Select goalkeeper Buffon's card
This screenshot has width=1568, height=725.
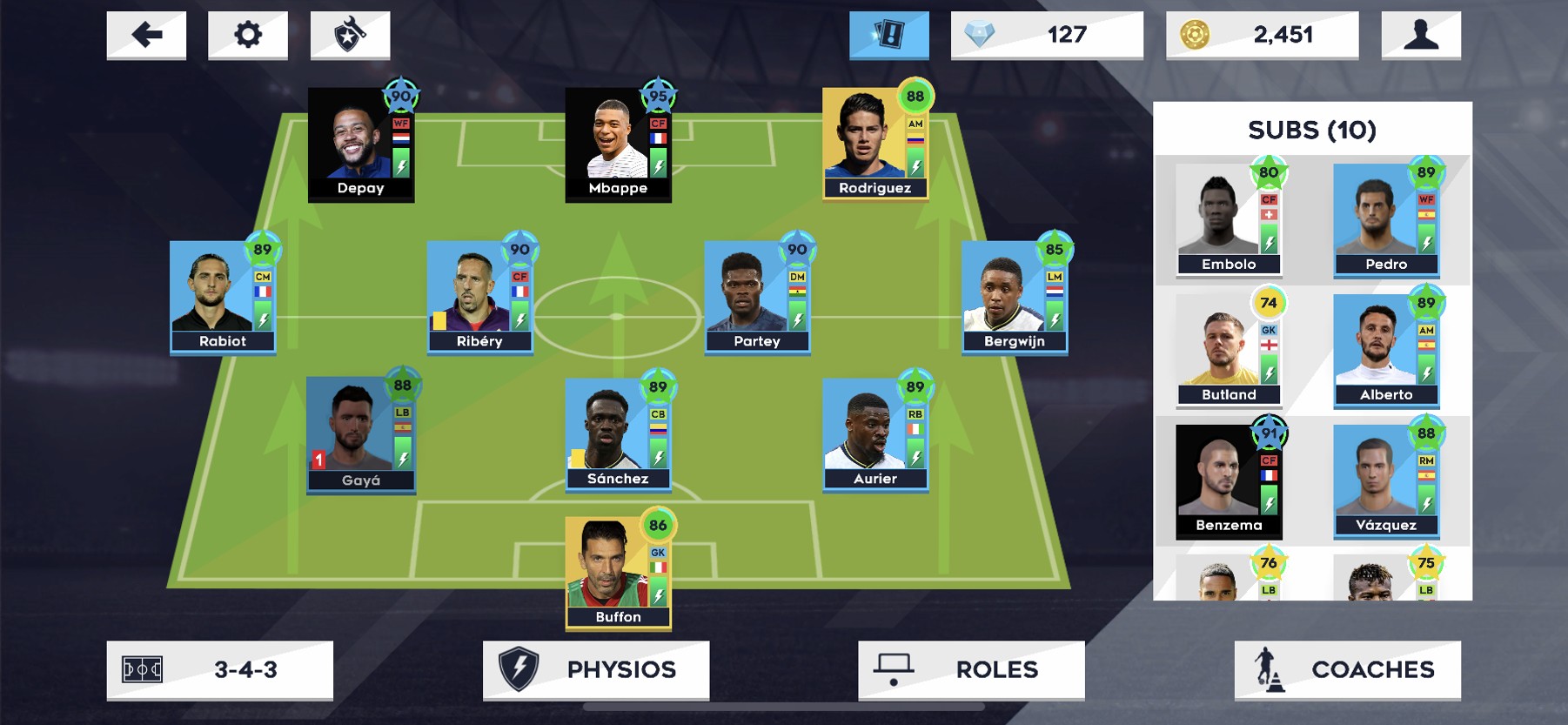point(618,573)
